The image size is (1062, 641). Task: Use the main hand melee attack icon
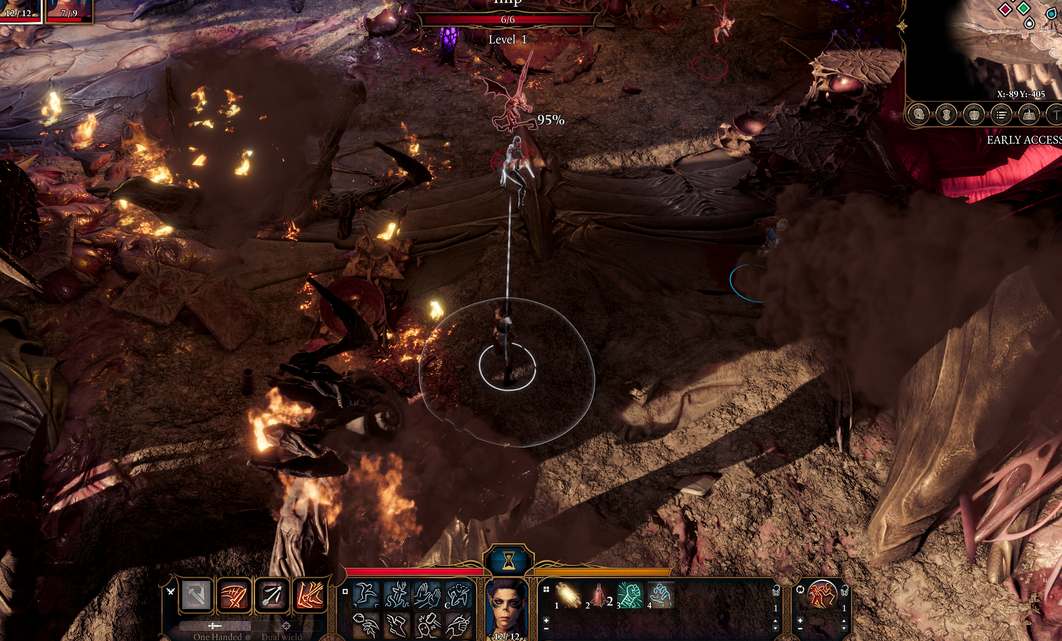click(x=196, y=595)
